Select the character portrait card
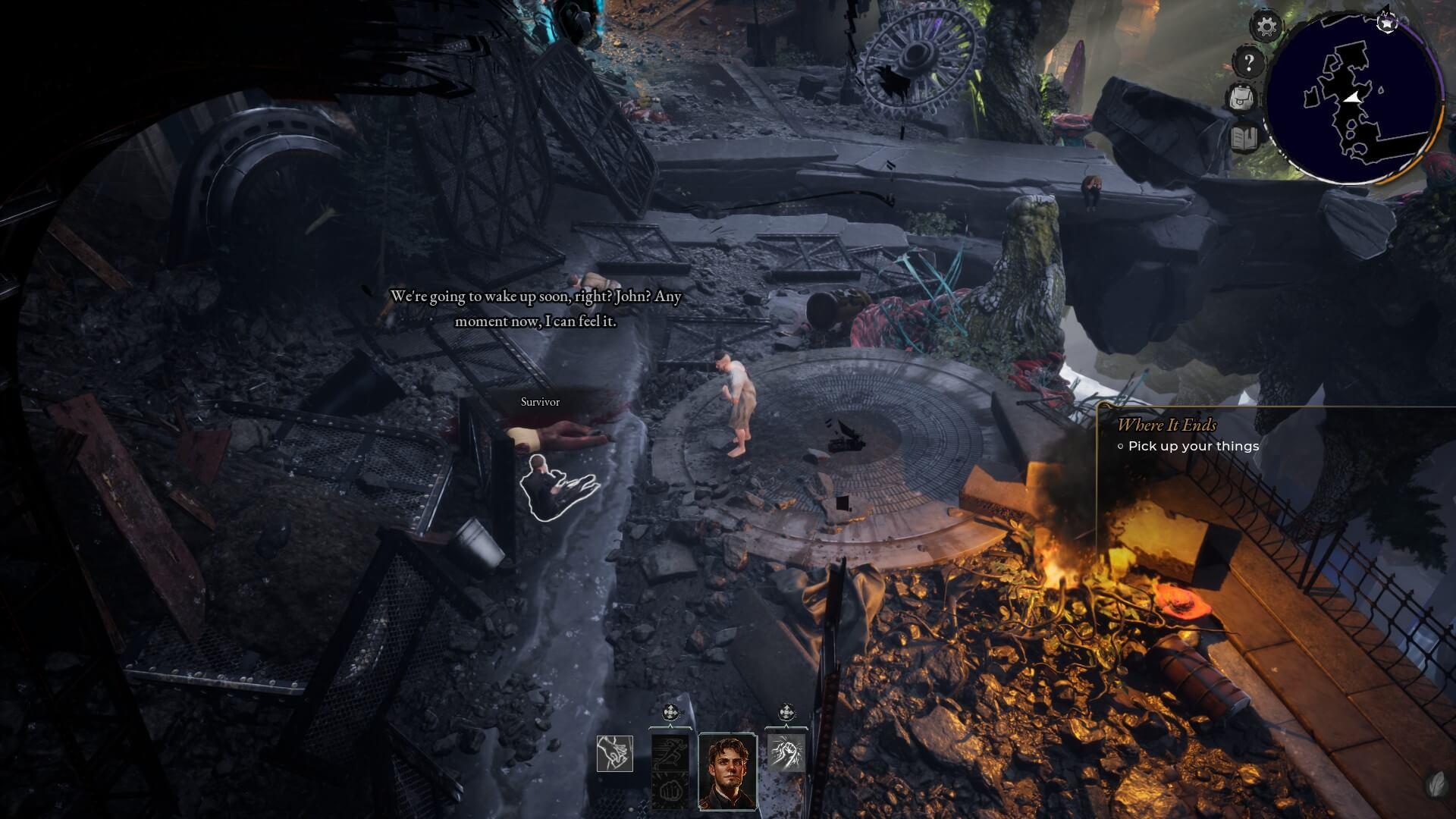Screen dimensions: 1456x819 [x=727, y=770]
